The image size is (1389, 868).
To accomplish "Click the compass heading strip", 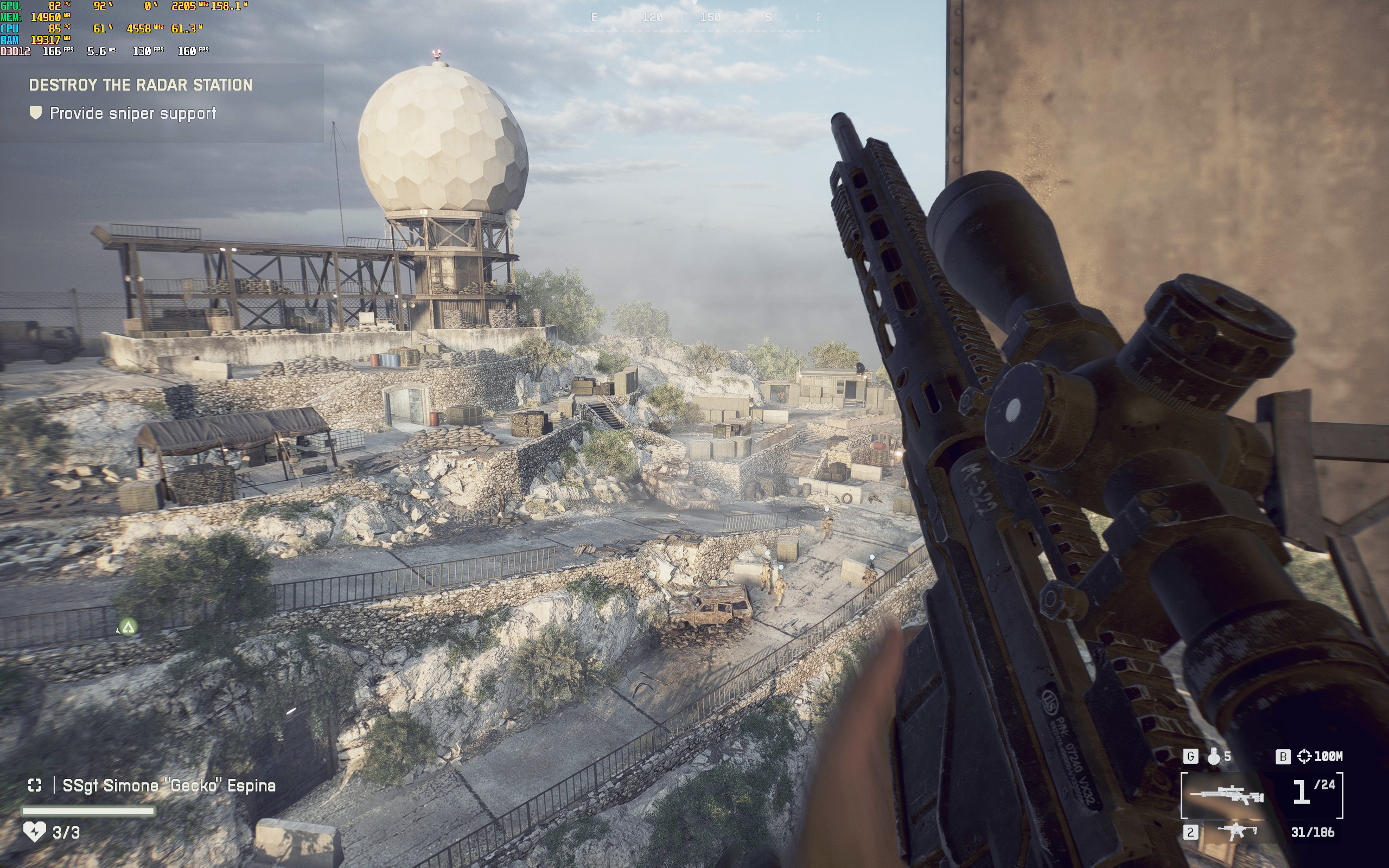I will click(x=694, y=18).
